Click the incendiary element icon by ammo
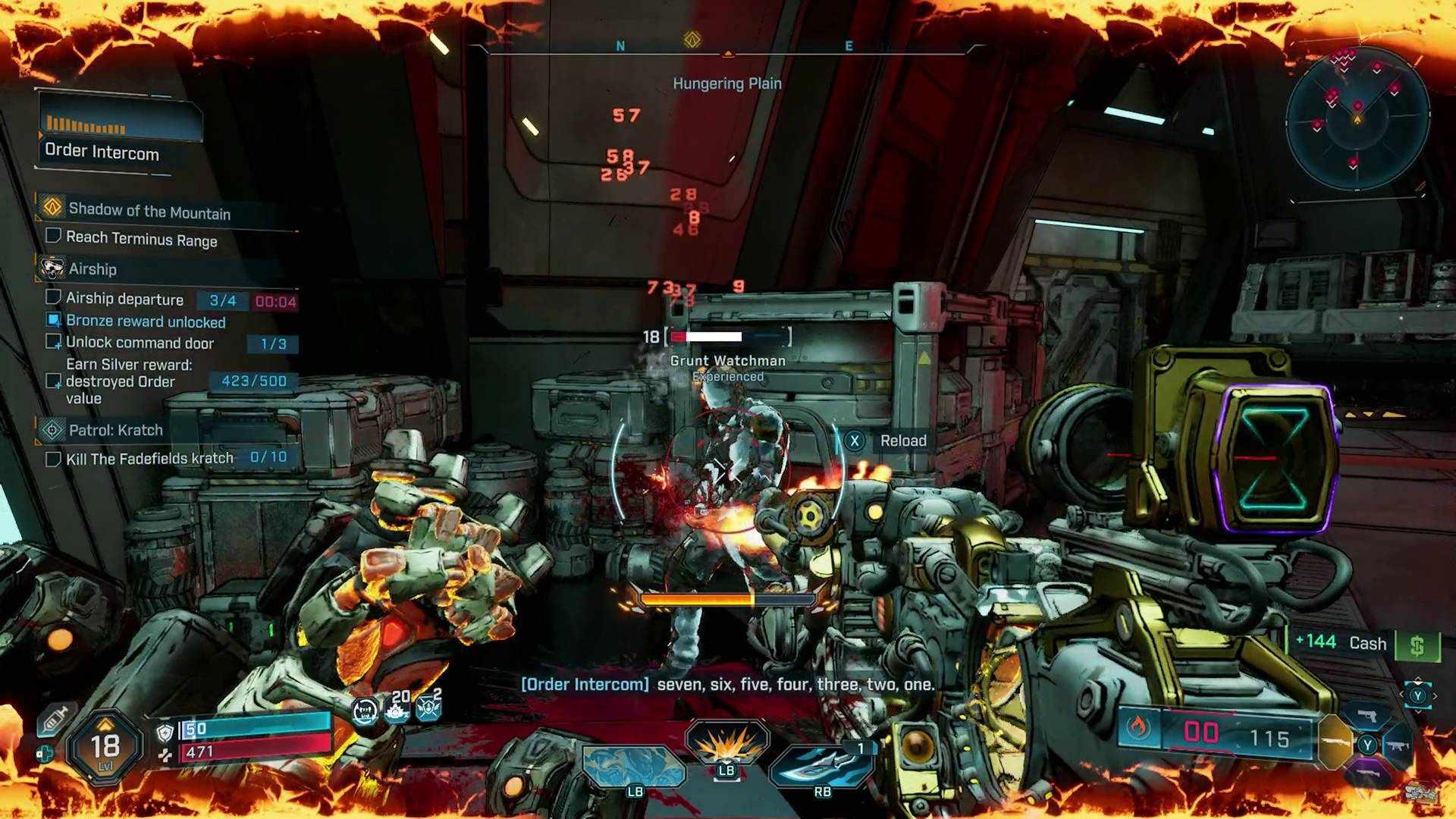 [1137, 728]
